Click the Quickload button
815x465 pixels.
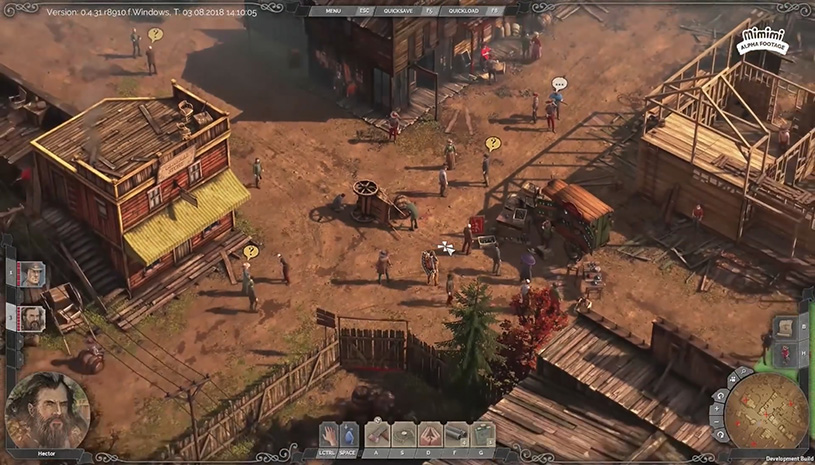[x=467, y=9]
